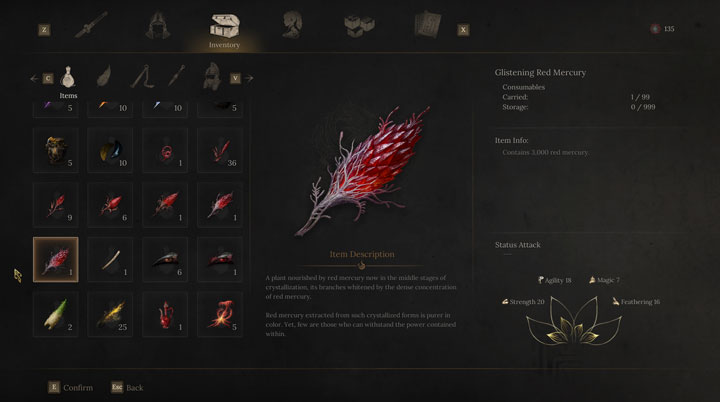The image size is (720, 402).
Task: Choose the feather category icon
Action: [104, 75]
